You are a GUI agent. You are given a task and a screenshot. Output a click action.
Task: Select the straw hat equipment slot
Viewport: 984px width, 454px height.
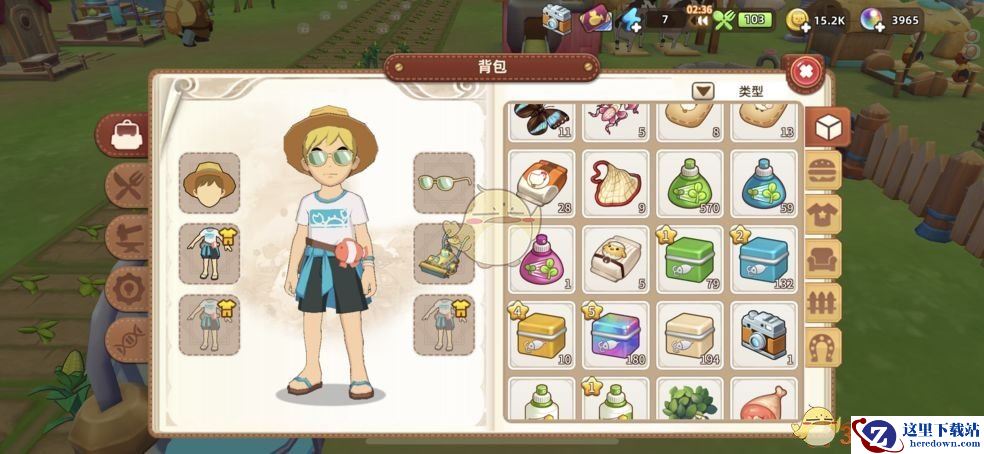tap(209, 183)
